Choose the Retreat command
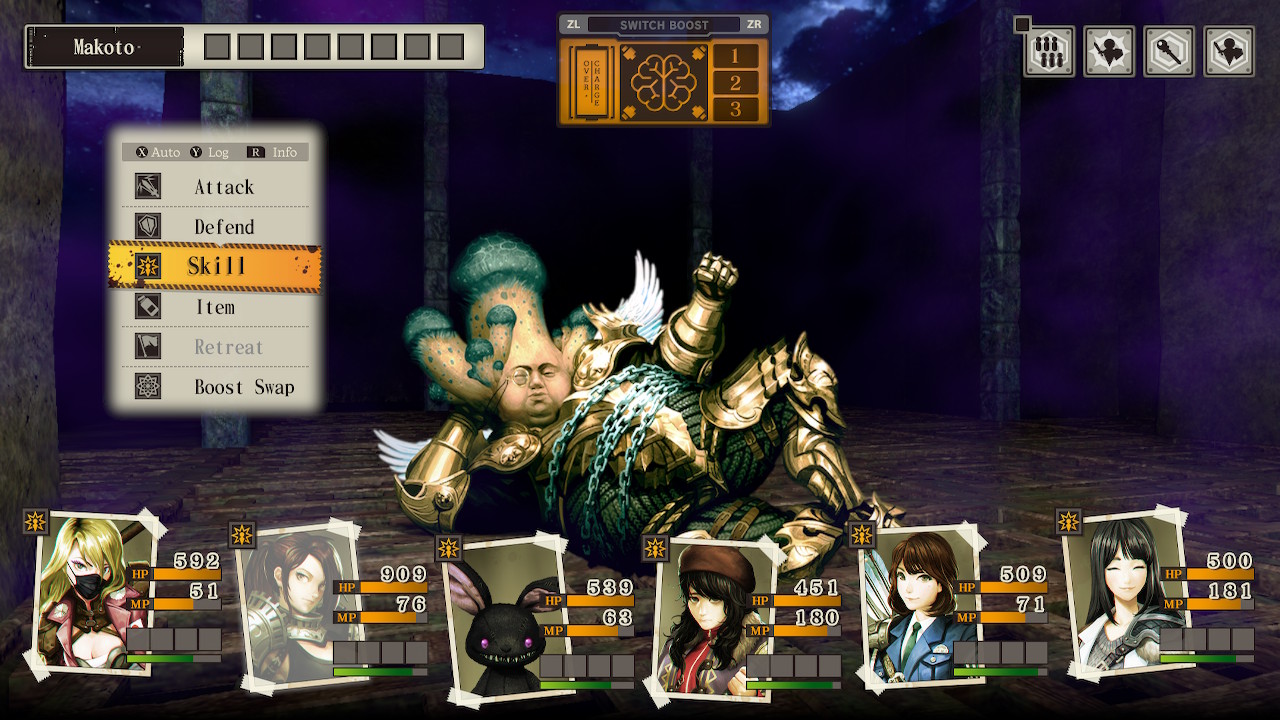This screenshot has height=720, width=1280. tap(228, 347)
